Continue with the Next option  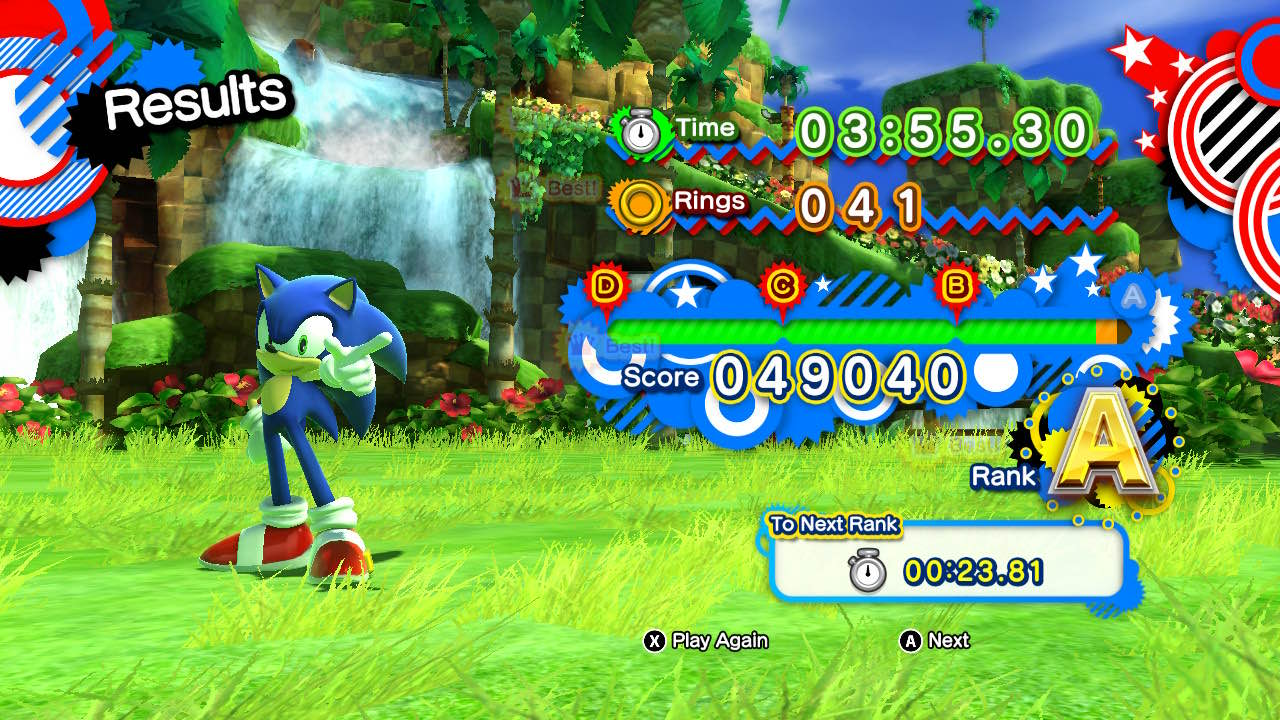coord(936,641)
